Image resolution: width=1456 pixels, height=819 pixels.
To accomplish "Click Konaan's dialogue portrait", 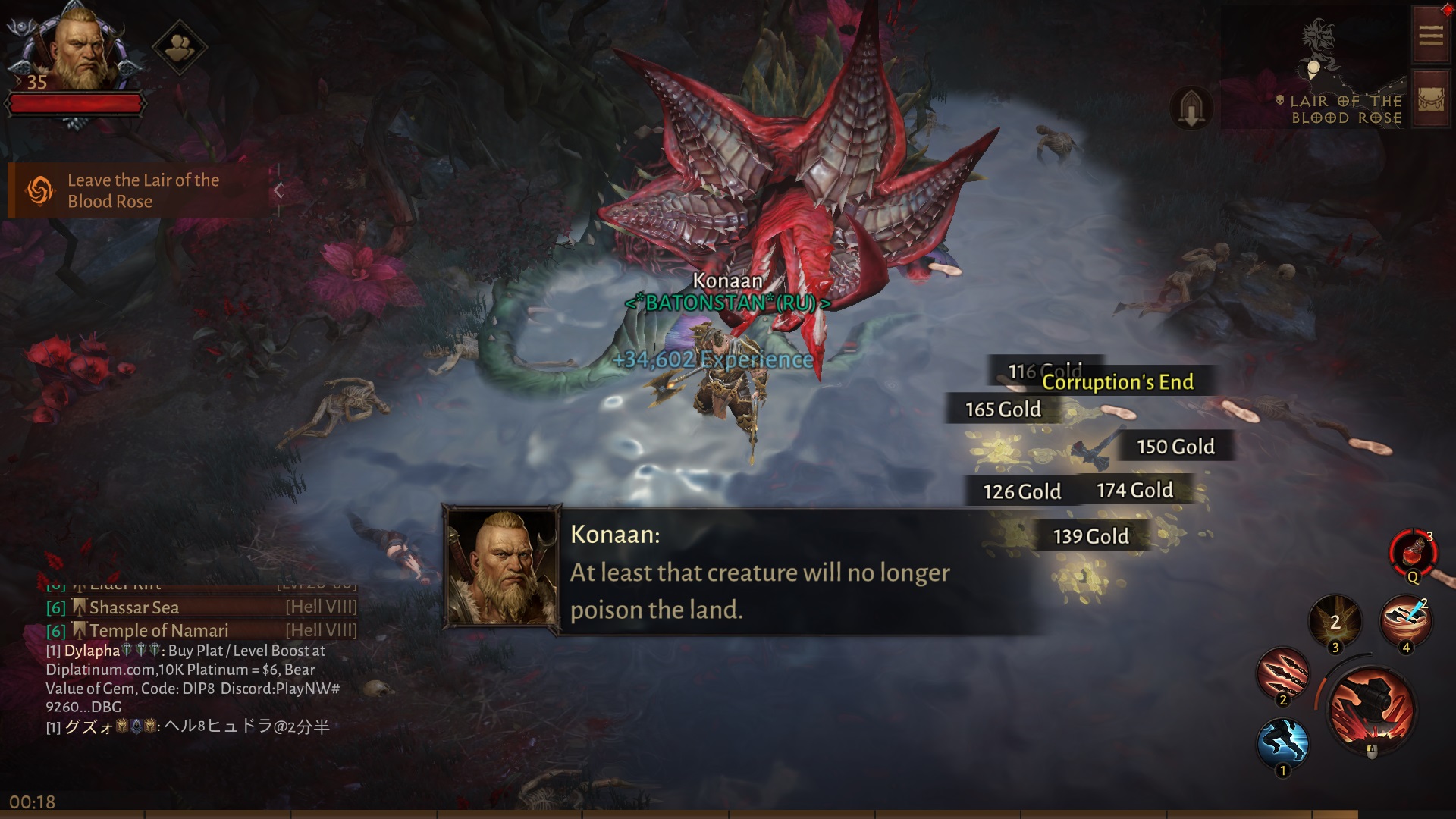I will (503, 569).
